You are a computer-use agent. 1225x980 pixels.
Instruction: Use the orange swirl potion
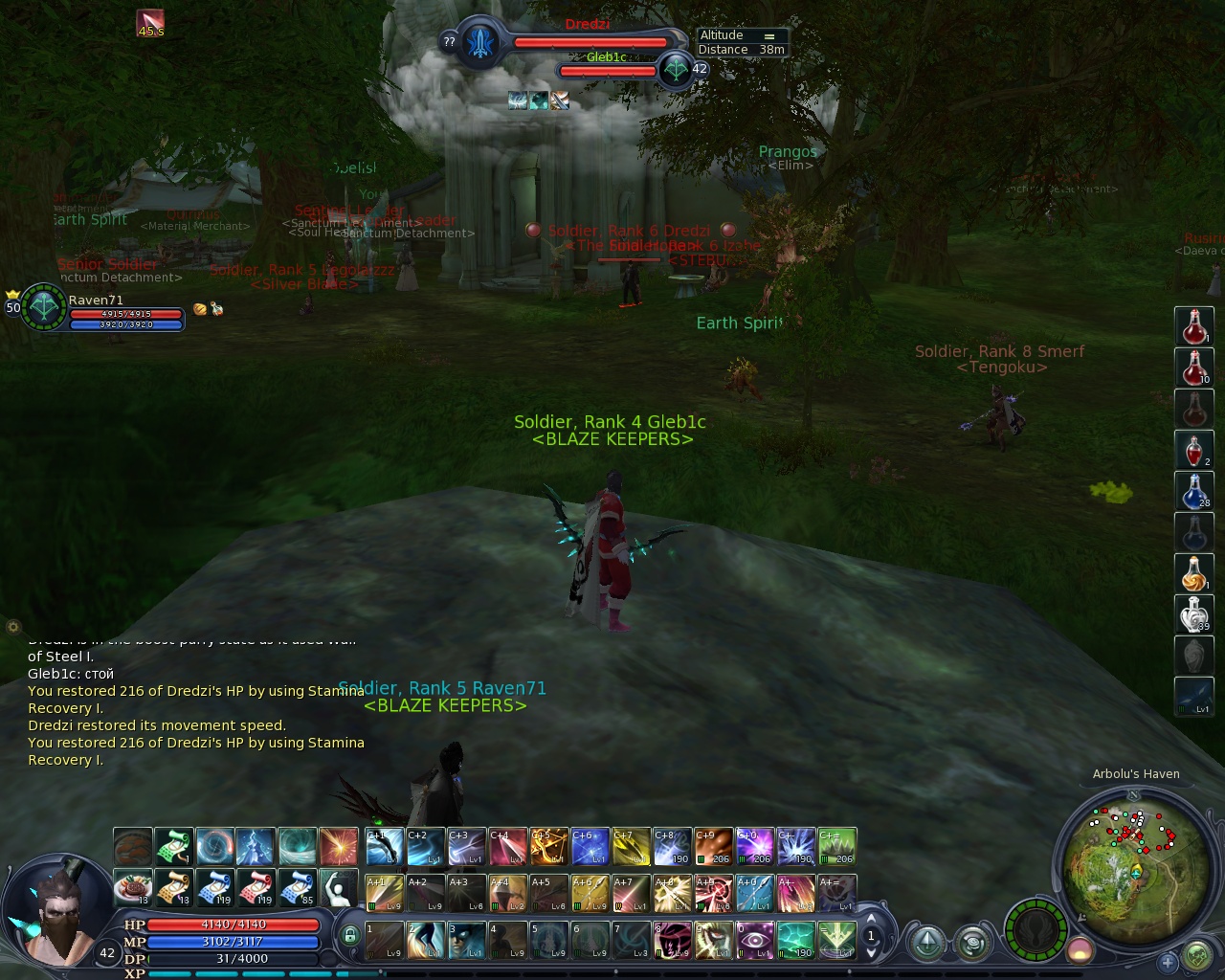tap(1193, 573)
